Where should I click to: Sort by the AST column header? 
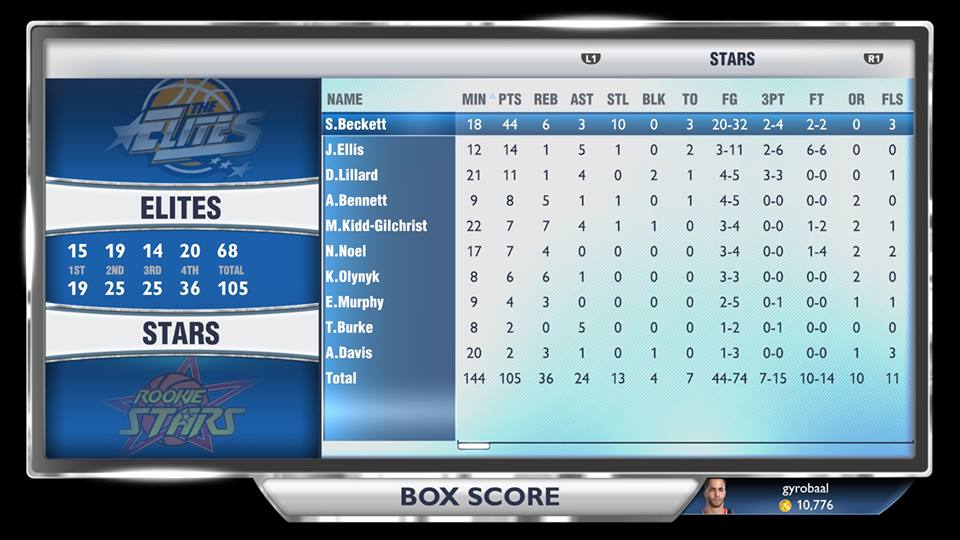[582, 99]
